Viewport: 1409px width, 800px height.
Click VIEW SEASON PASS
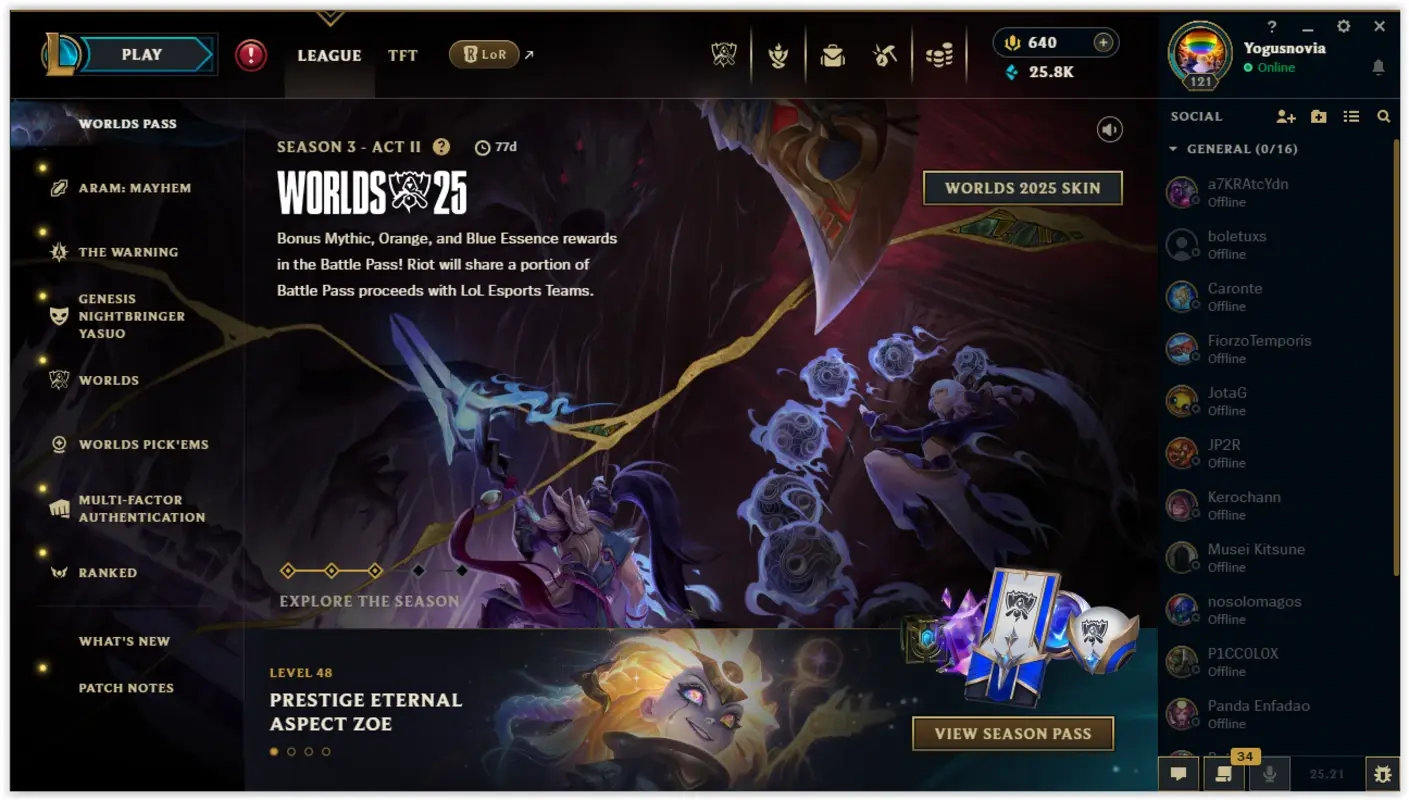coord(1012,733)
